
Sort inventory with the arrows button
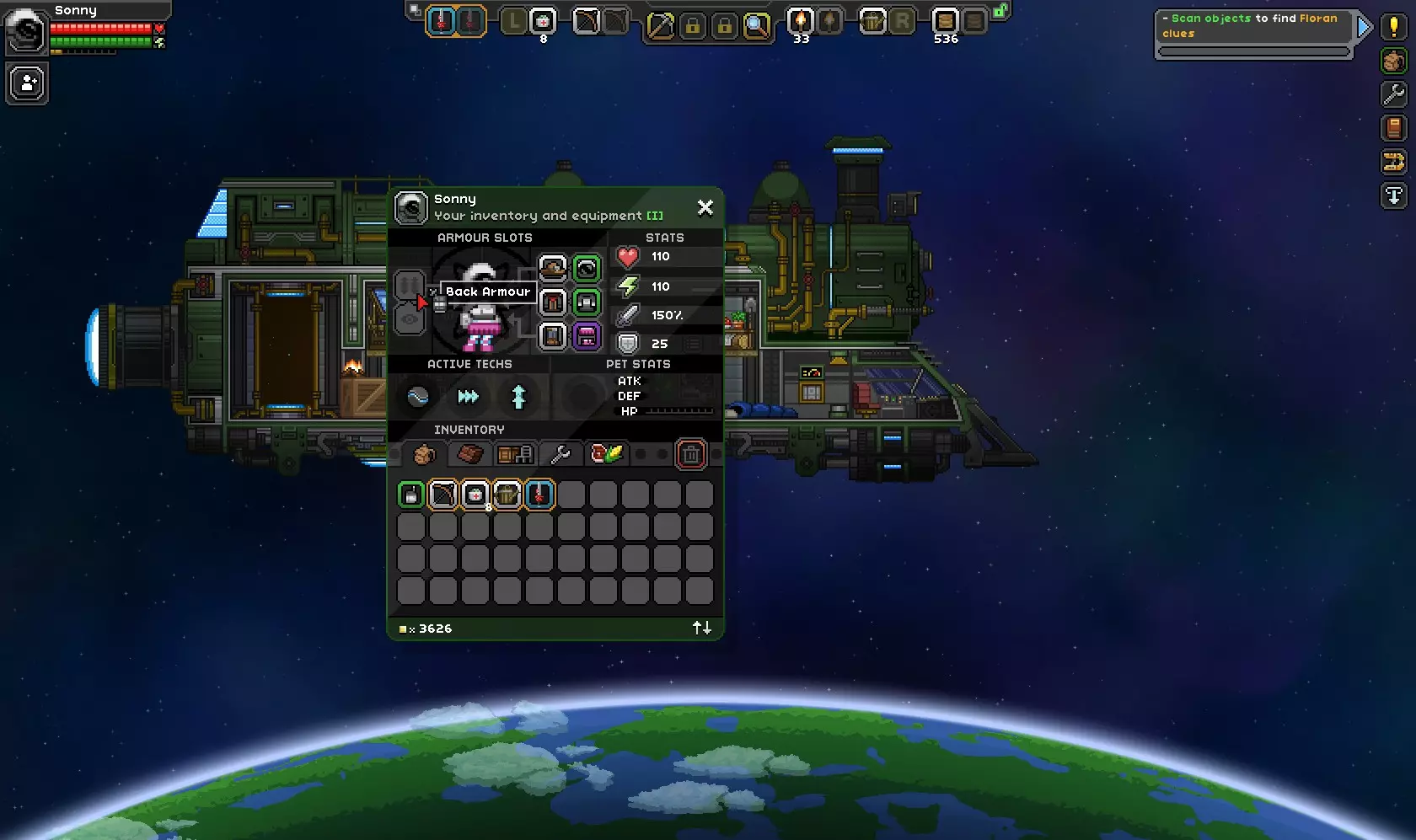click(x=702, y=628)
